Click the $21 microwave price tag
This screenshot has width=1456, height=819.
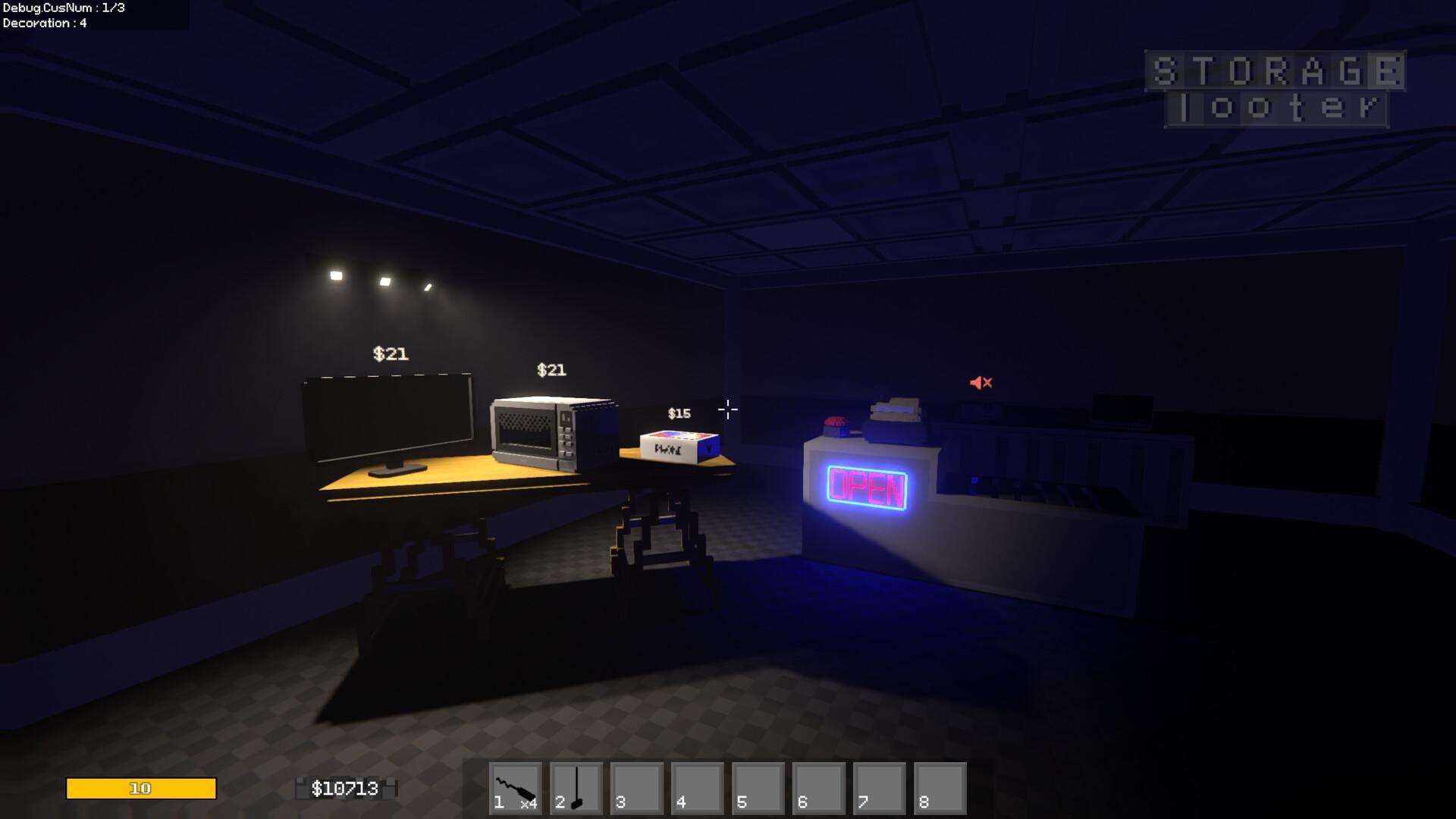click(x=551, y=371)
